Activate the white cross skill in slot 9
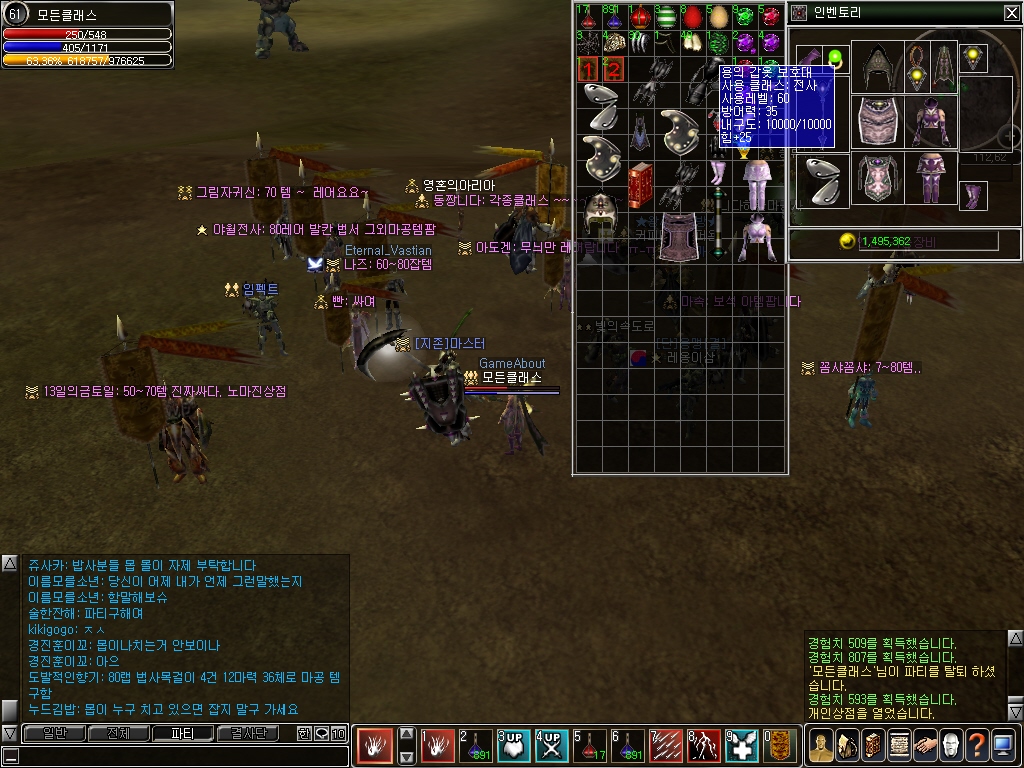 [x=742, y=746]
